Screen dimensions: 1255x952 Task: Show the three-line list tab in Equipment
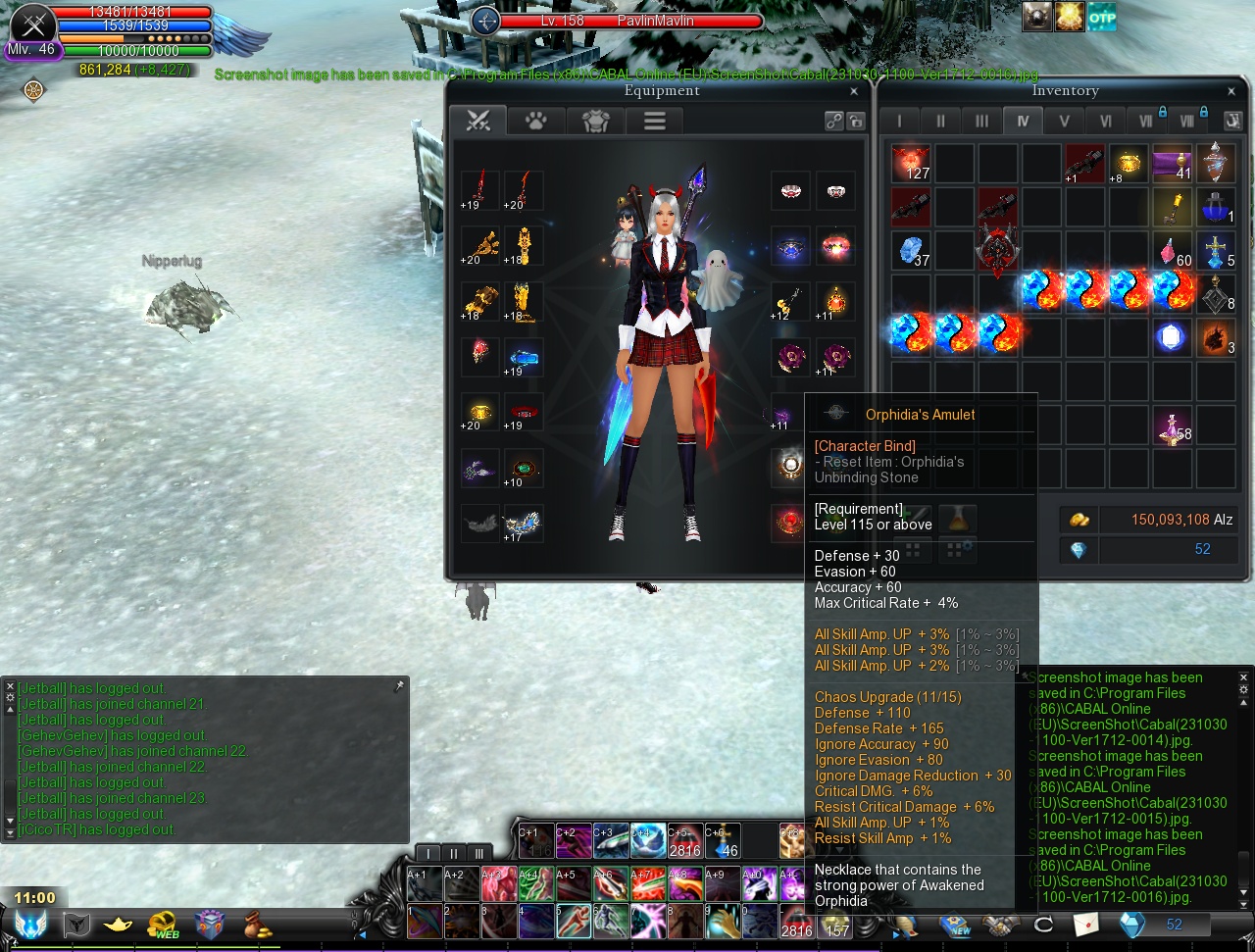(654, 121)
